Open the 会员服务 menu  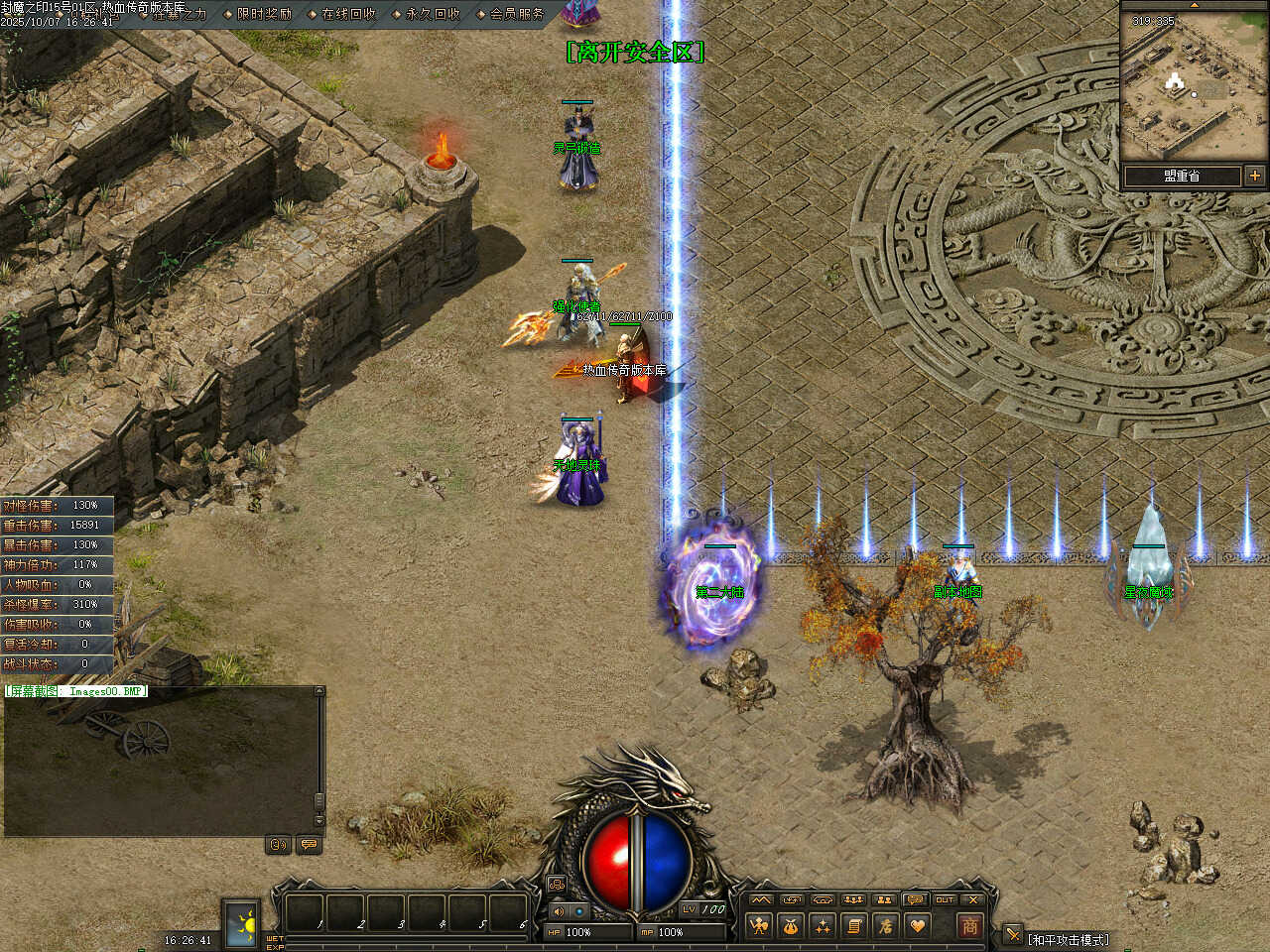click(516, 14)
